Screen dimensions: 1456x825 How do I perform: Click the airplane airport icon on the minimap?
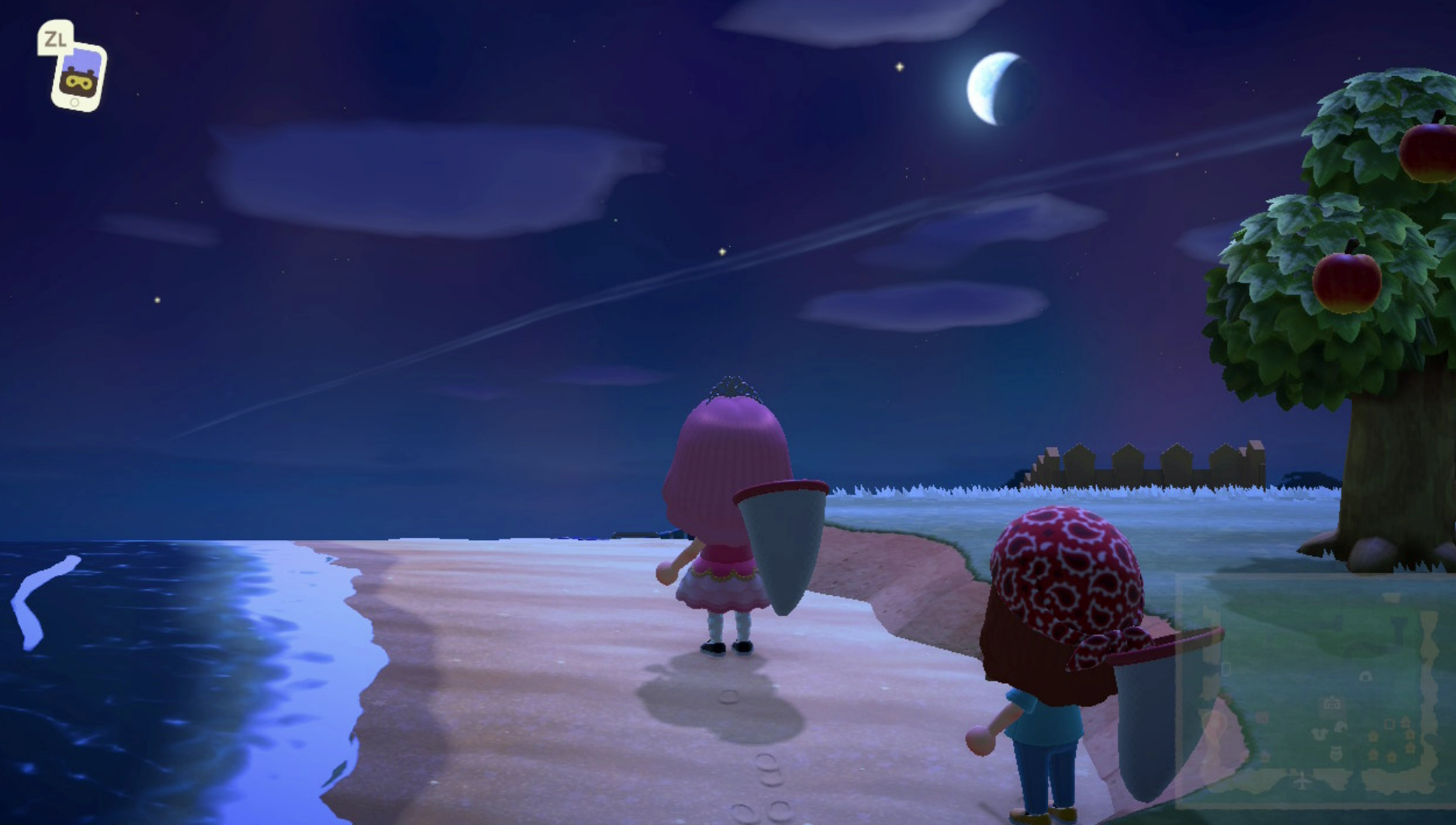point(1302,781)
